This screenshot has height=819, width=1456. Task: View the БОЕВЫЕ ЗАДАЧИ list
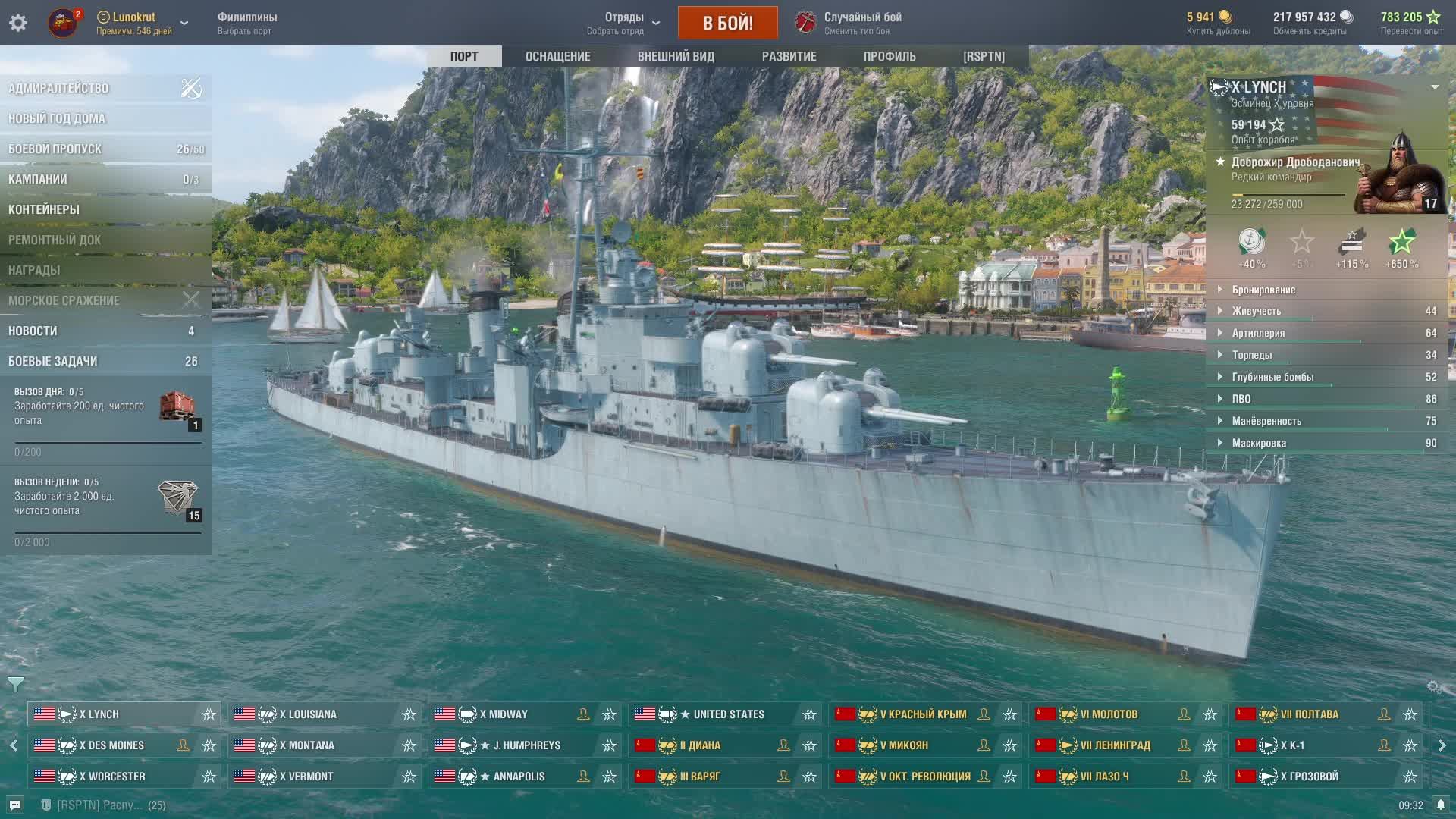point(53,361)
